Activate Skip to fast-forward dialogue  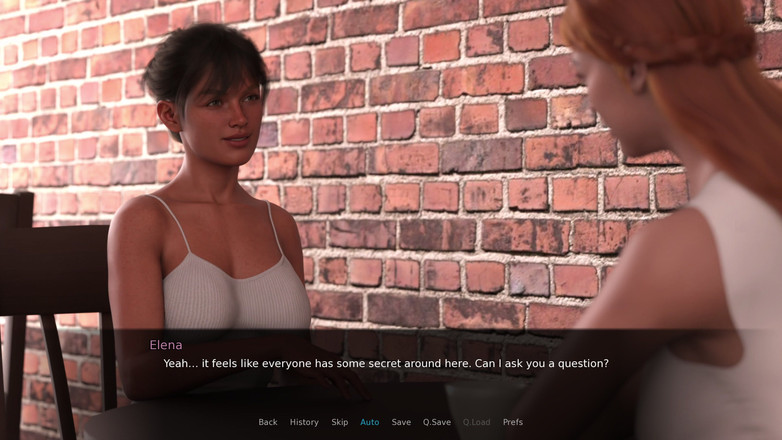tap(340, 422)
